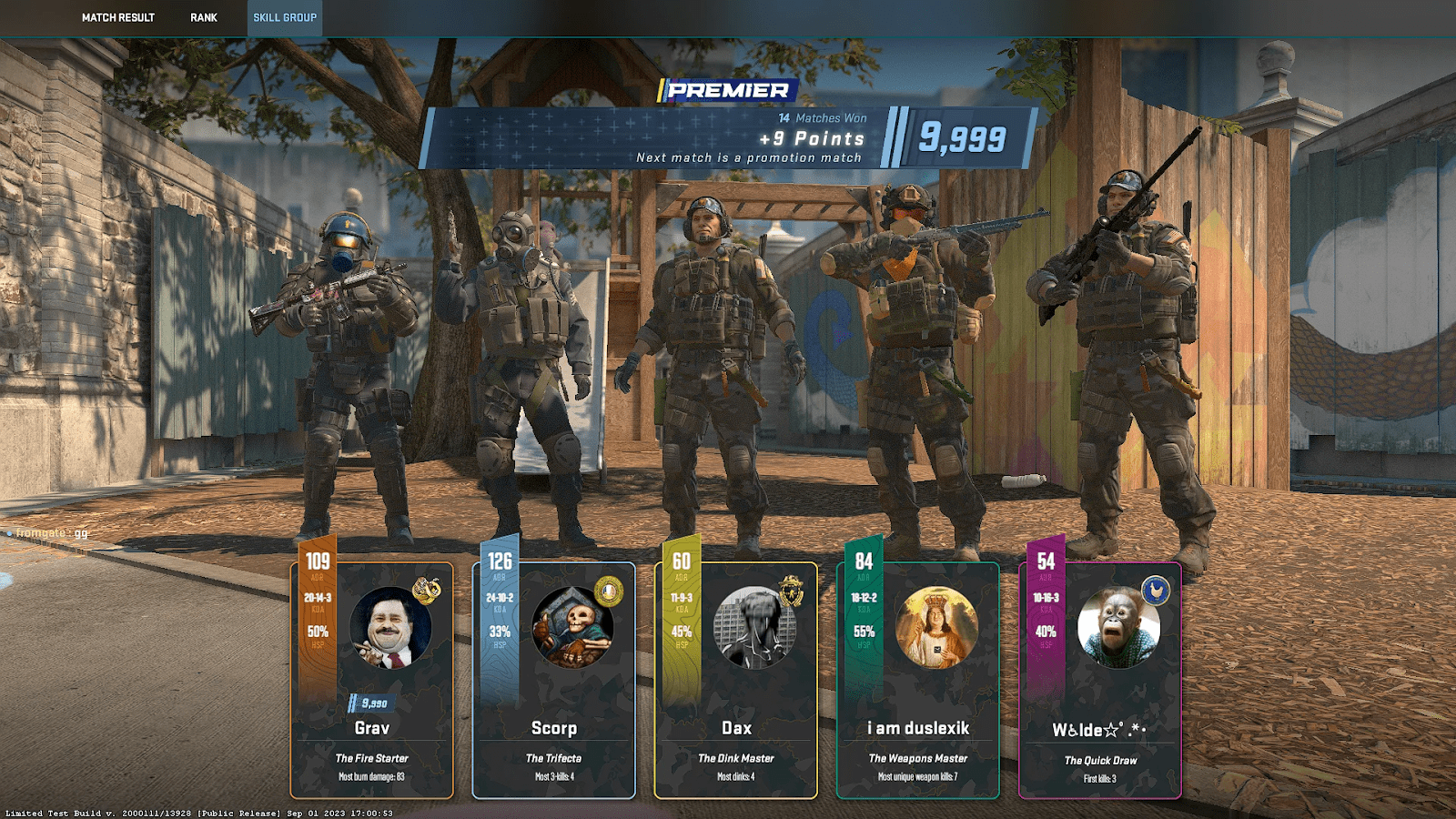Open the Rank tab
The height and width of the screenshot is (819, 1456).
[204, 17]
